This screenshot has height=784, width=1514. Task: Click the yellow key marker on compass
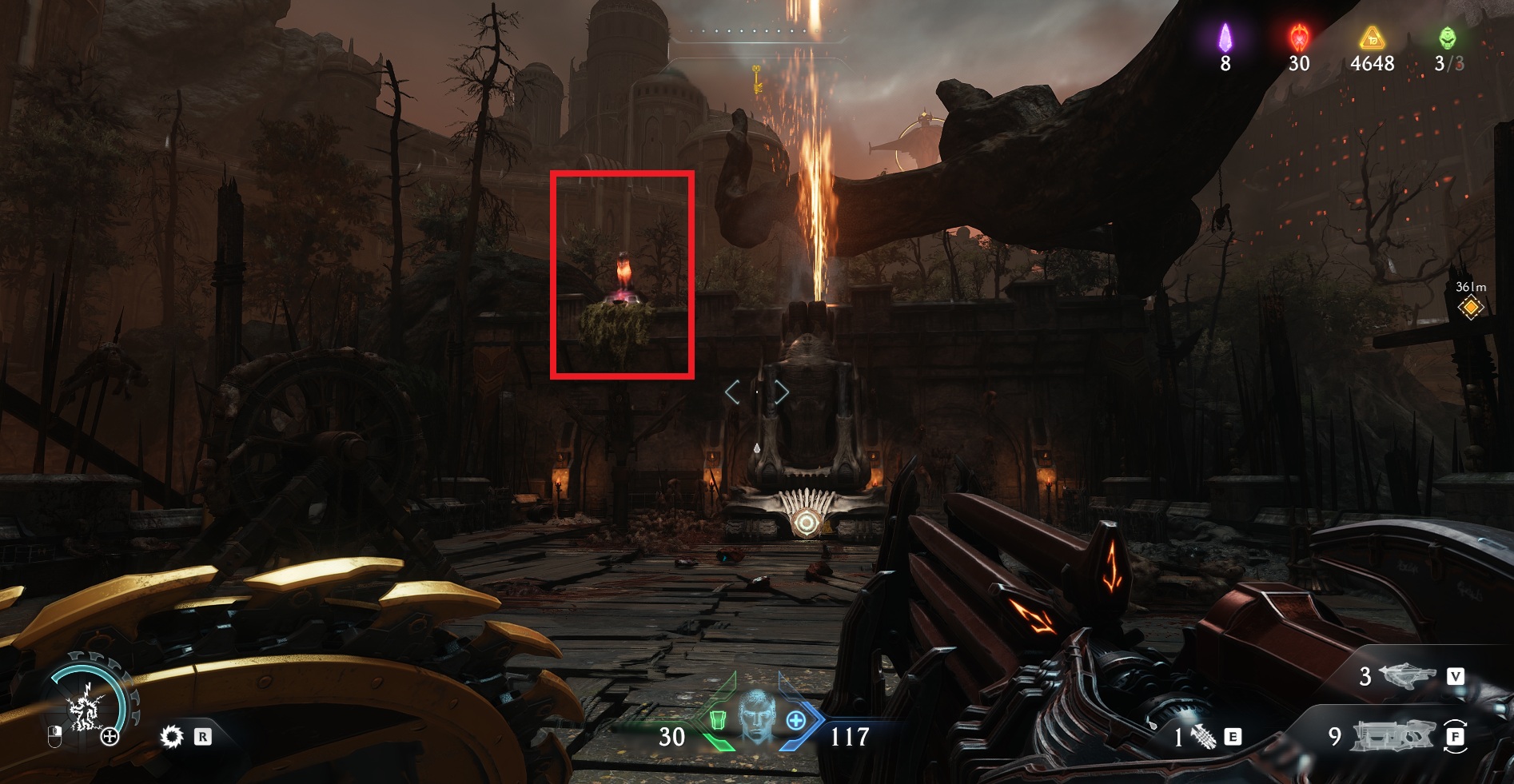(x=755, y=79)
